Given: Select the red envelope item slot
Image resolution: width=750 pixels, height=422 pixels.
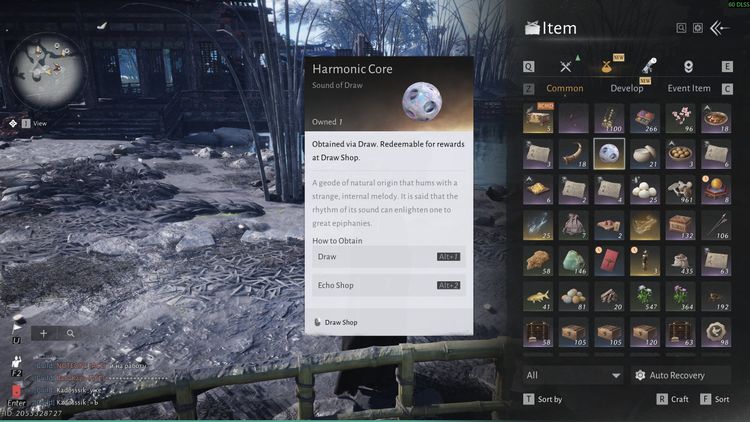Looking at the screenshot, I should tap(609, 259).
